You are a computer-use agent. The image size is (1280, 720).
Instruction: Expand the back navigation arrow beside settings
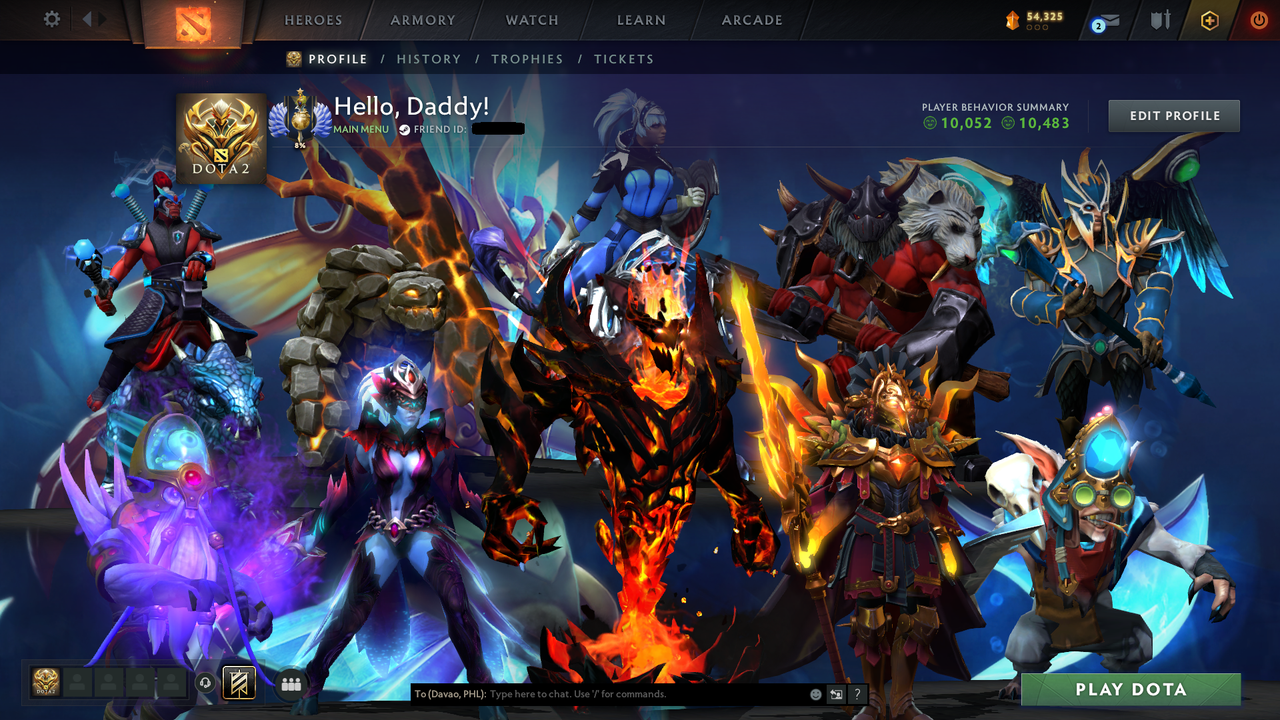coord(86,19)
